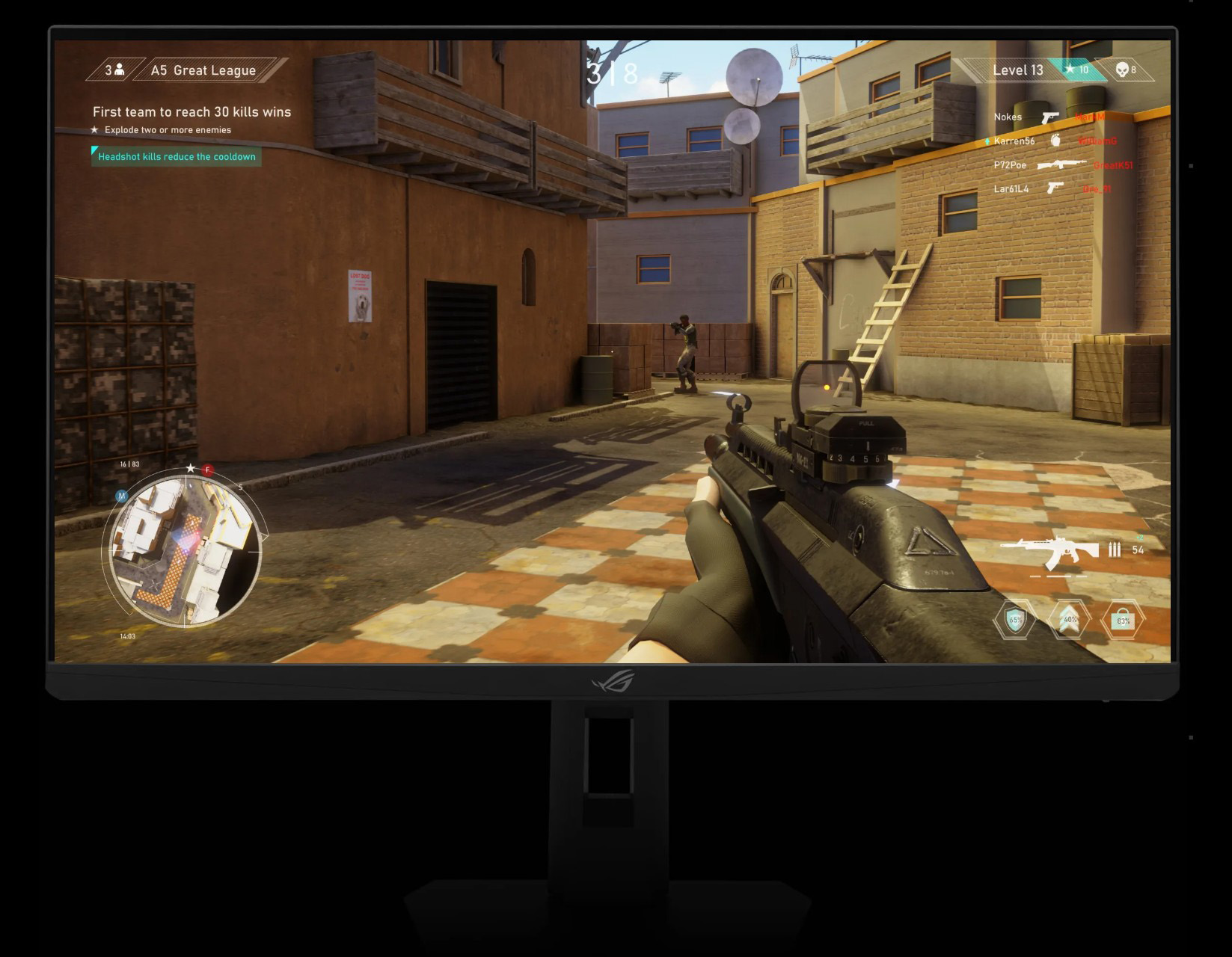Click the star icon showing 10

[1070, 70]
